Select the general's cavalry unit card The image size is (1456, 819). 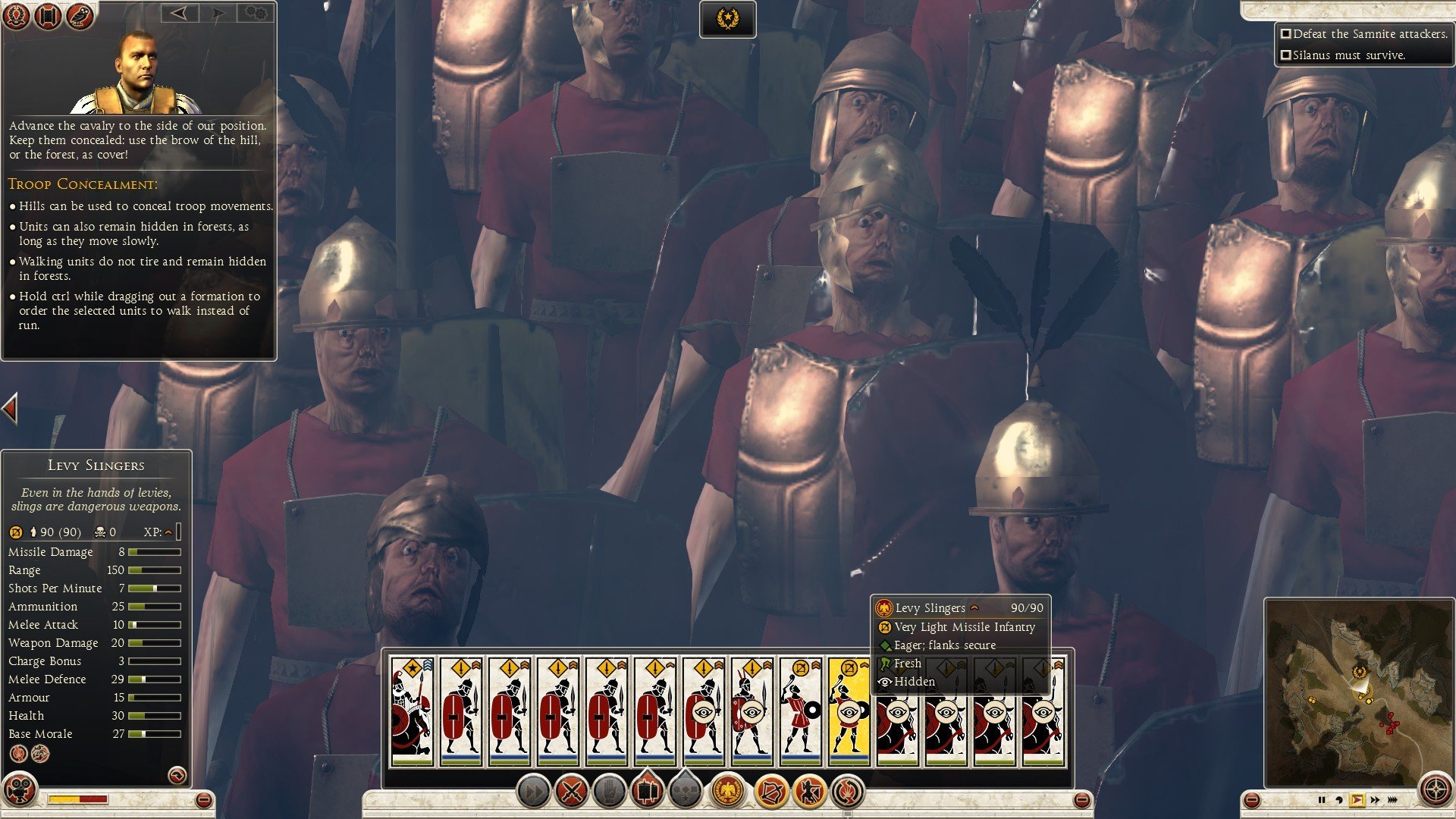click(x=412, y=710)
